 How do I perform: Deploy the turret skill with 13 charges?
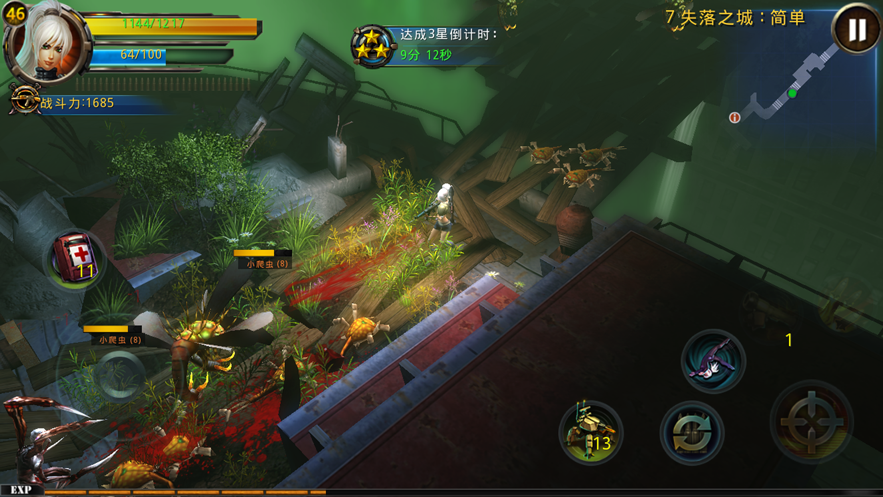point(590,432)
